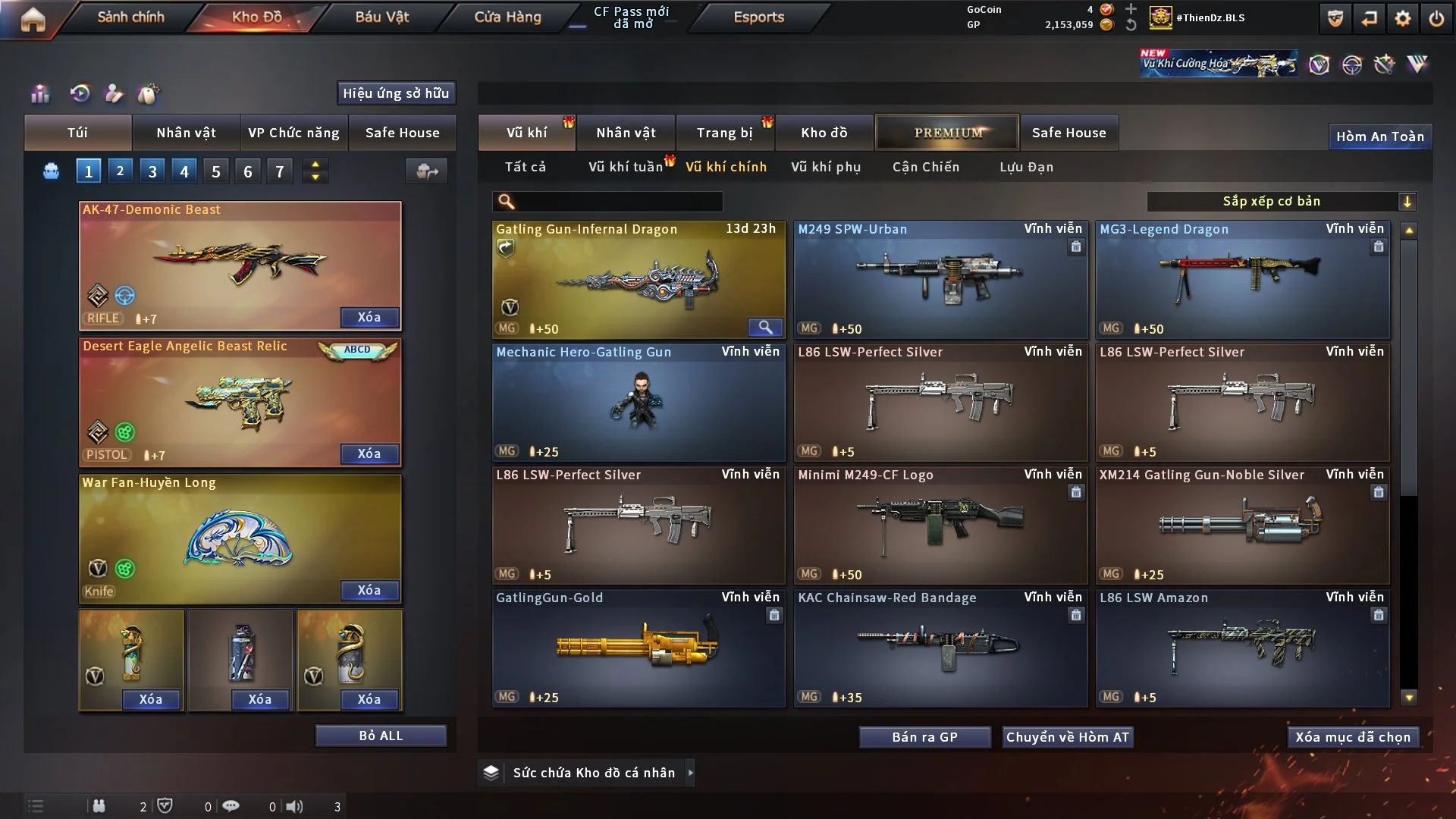Open the Hòm An Toàn button

point(1379,136)
